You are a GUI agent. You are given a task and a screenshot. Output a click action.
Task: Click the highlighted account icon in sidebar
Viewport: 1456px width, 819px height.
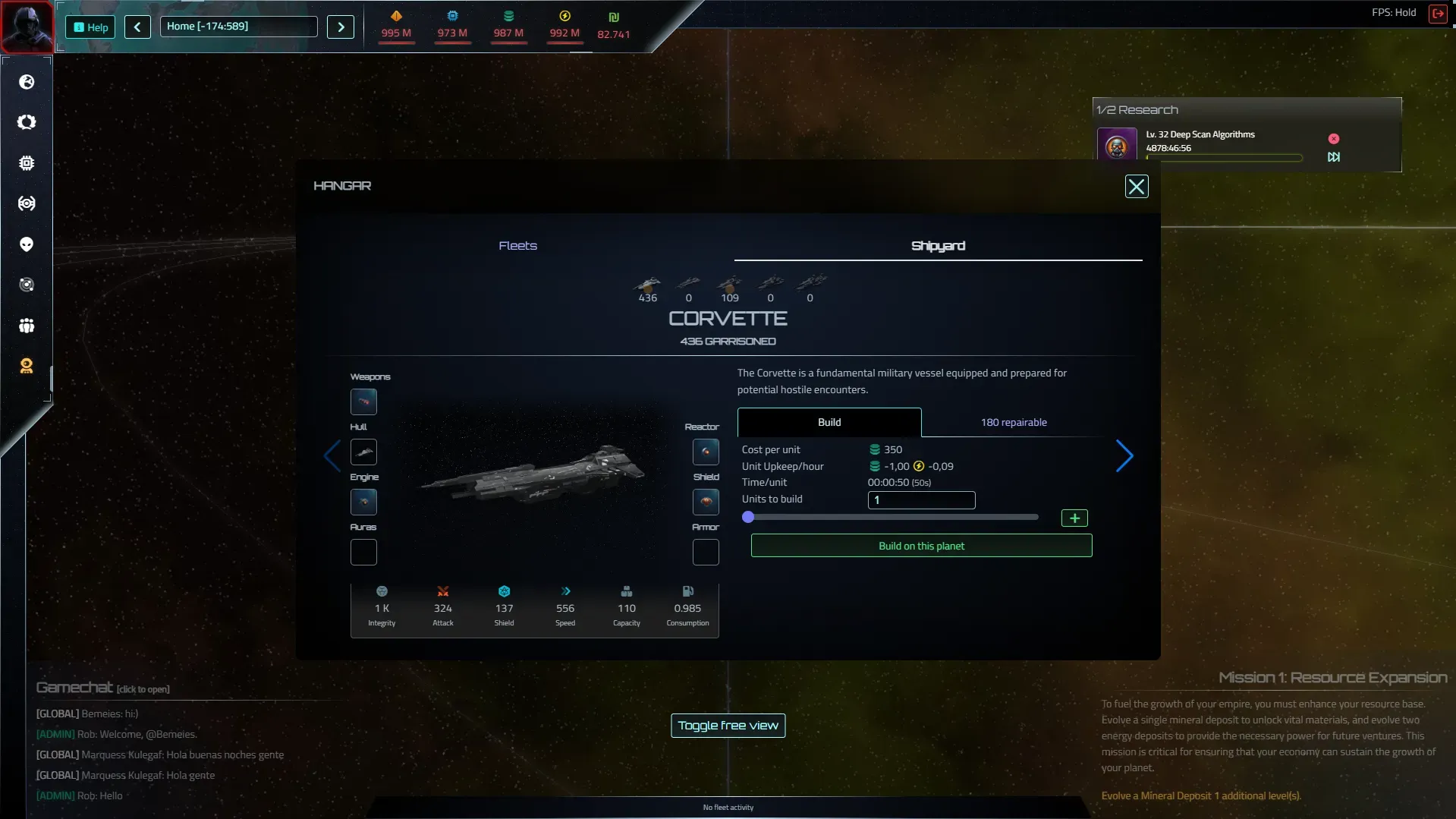pos(27,365)
